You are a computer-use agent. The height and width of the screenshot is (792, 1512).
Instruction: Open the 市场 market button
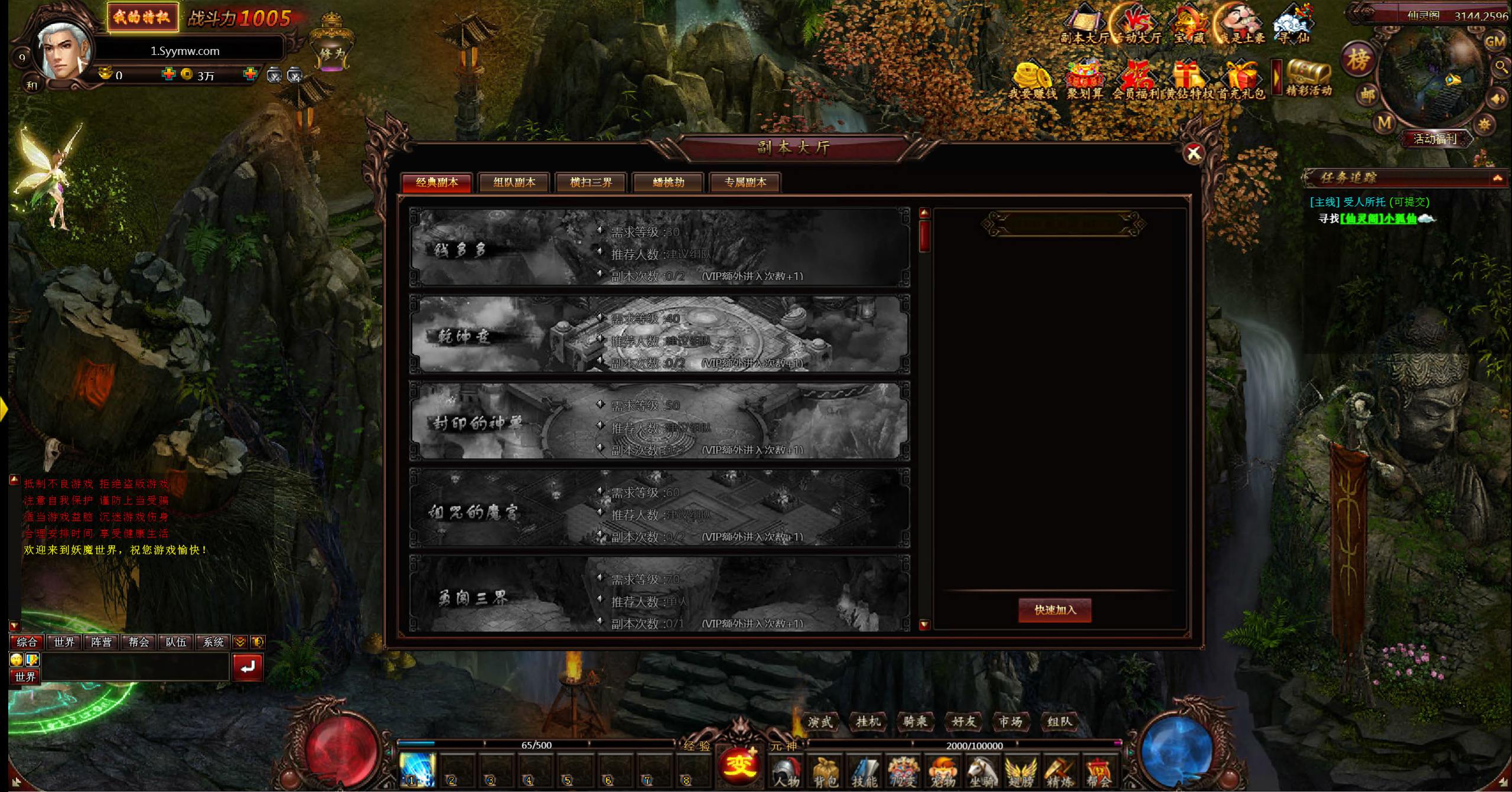(1011, 722)
